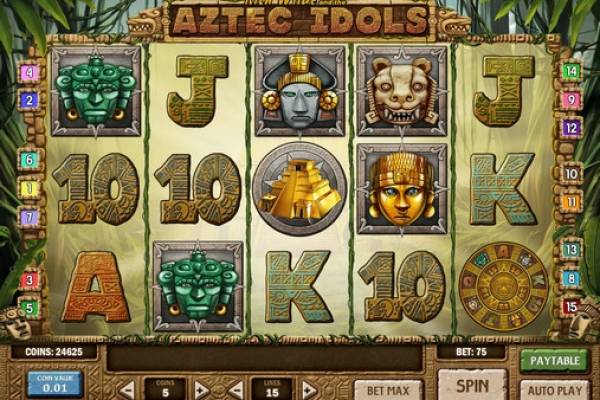Select payline marker 14
This screenshot has height=400, width=600.
click(571, 71)
